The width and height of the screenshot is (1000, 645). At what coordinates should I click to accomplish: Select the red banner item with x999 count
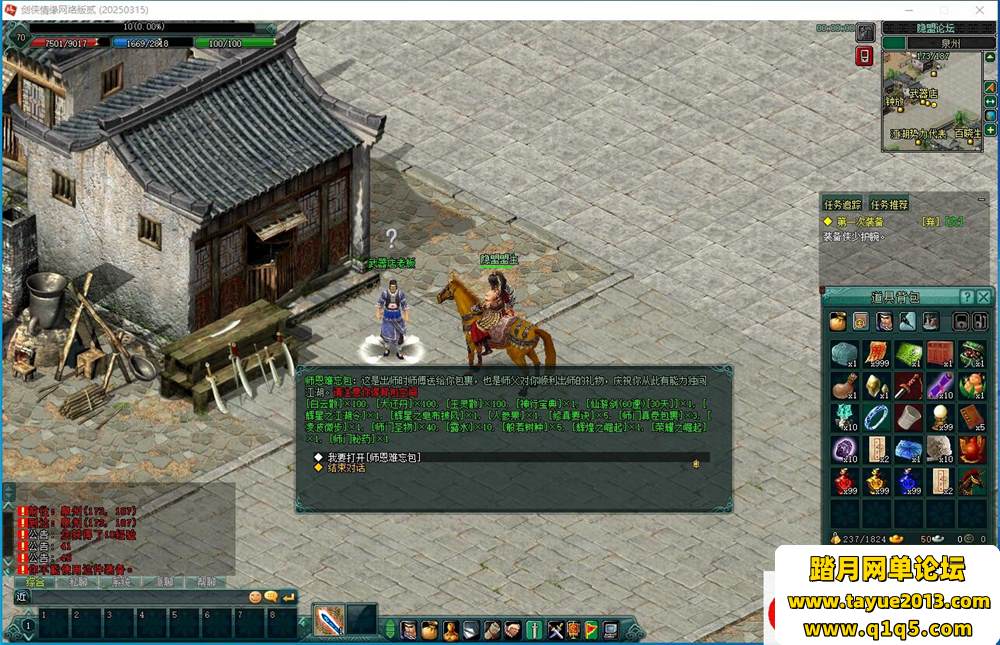[877, 355]
